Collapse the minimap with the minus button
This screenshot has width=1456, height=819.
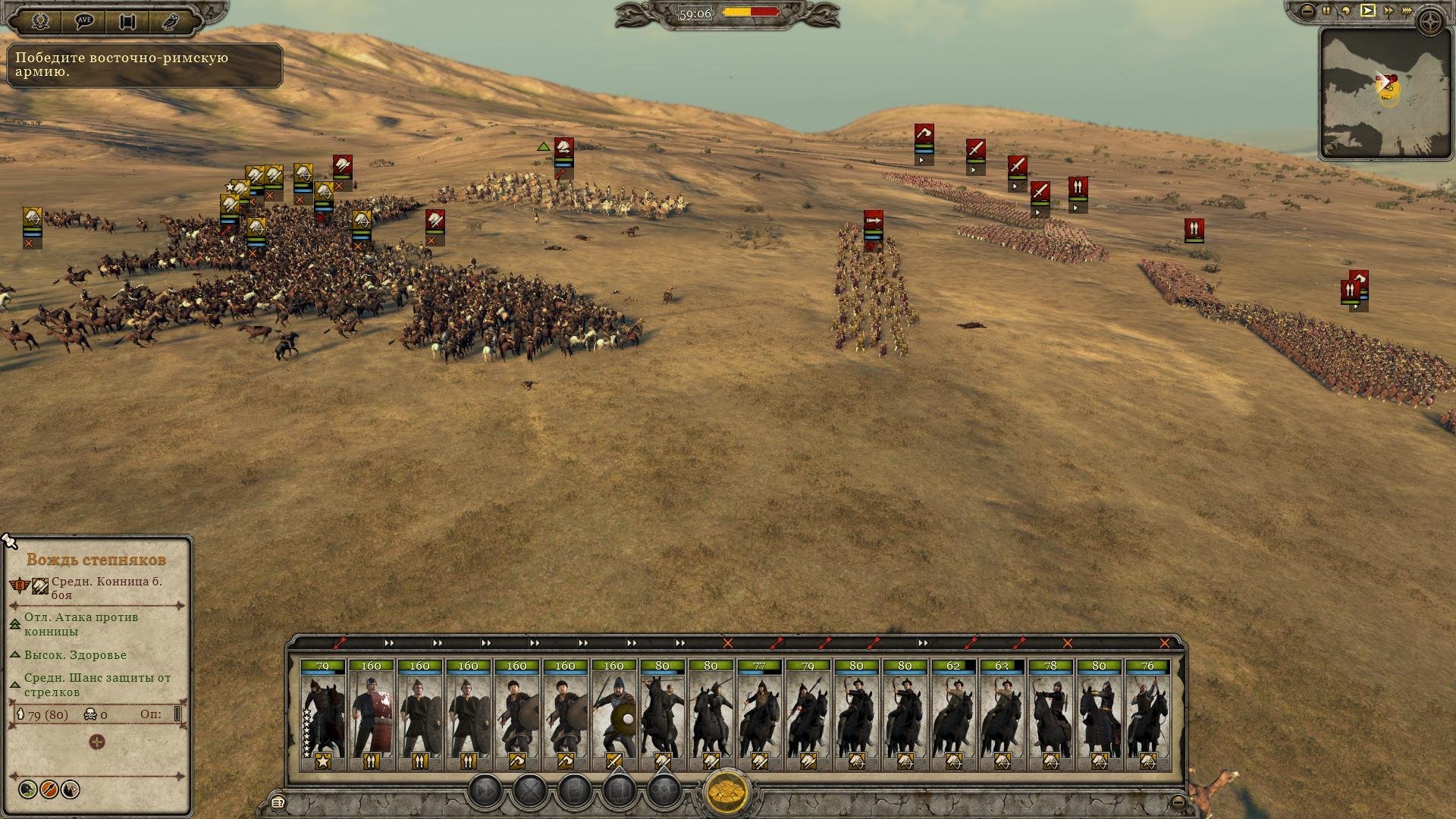1307,11
